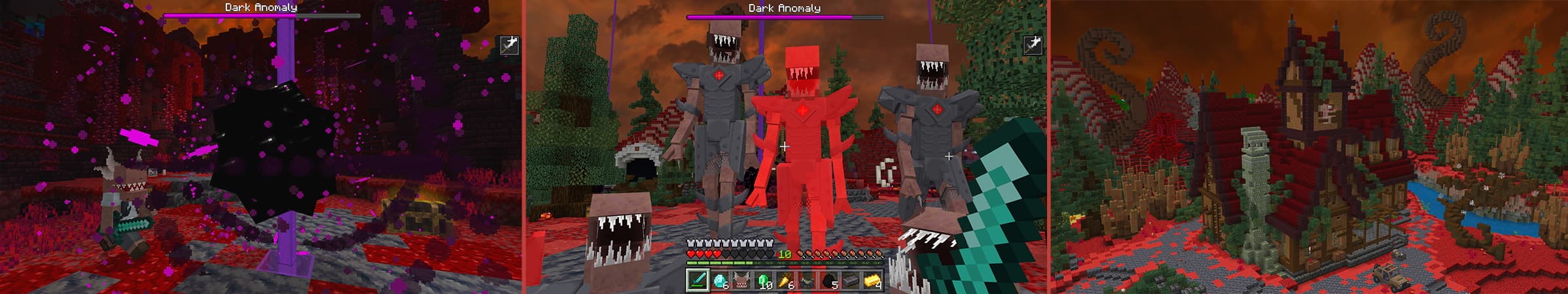Choose the black coal stack slot

[x=829, y=280]
